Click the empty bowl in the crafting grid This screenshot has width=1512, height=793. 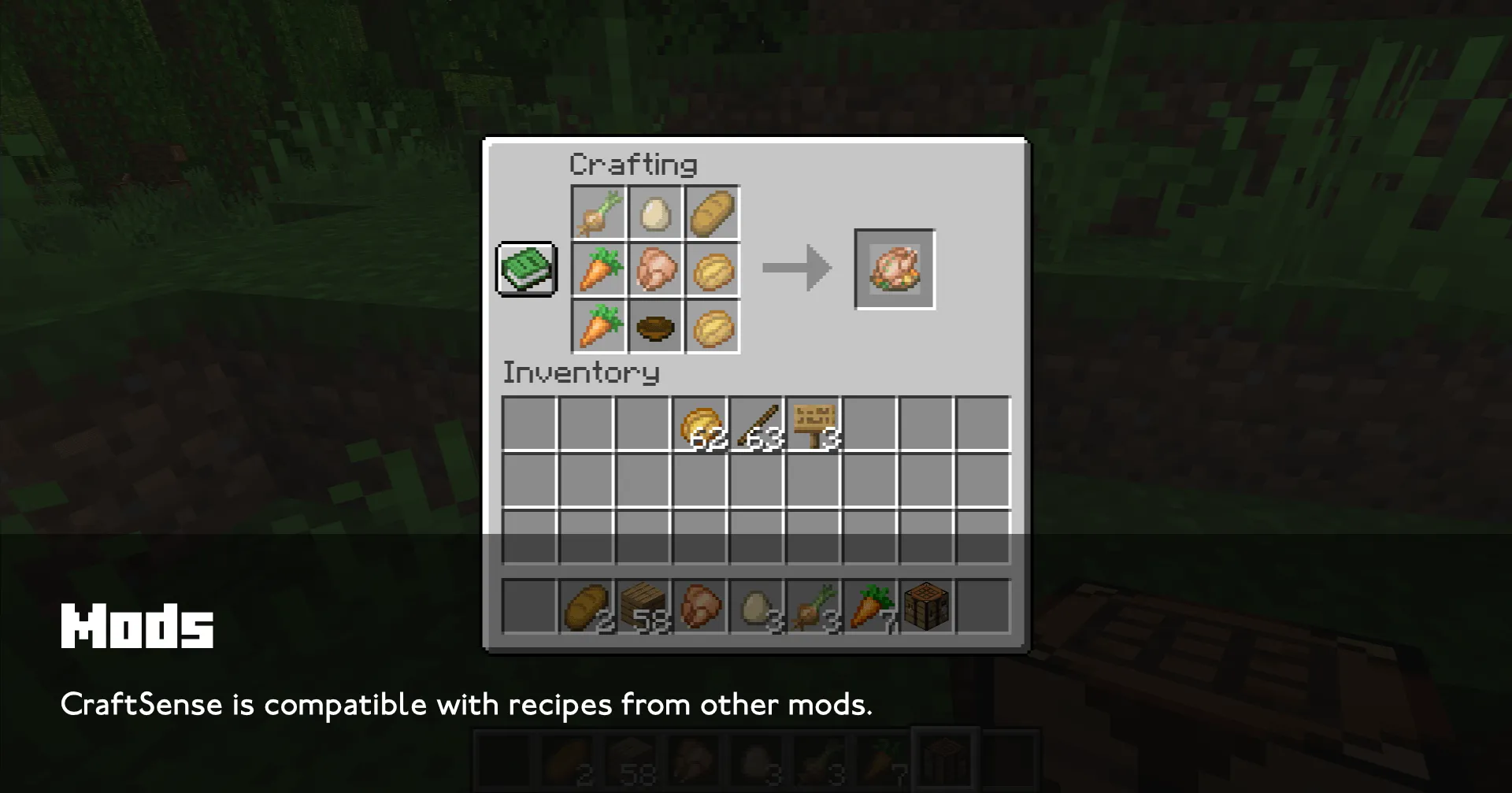(x=654, y=327)
